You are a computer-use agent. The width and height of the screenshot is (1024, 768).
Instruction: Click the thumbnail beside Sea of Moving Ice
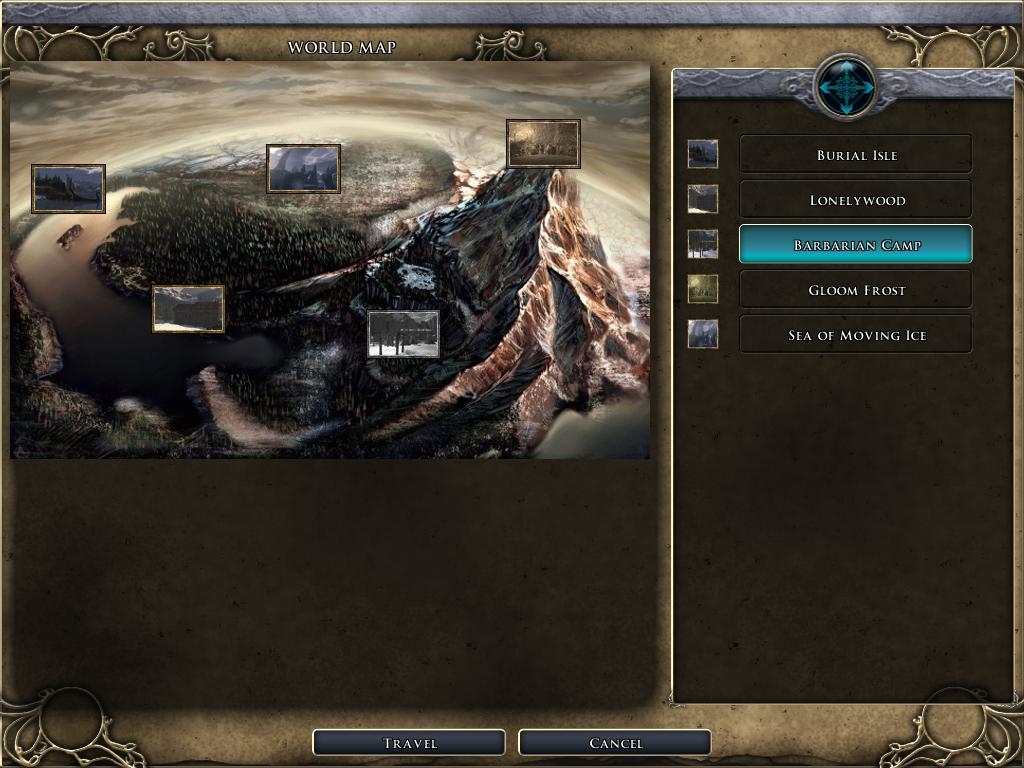point(703,334)
